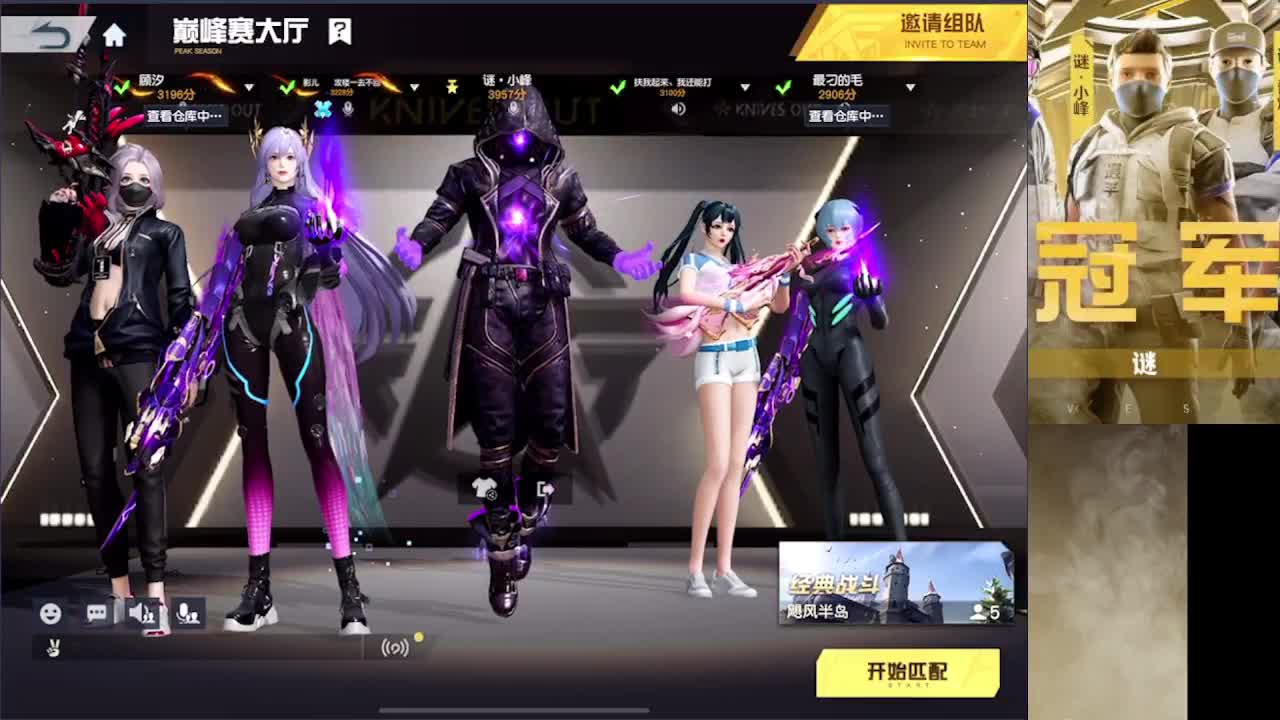Click the question mark beside the hall title
This screenshot has height=720, width=1280.
pyautogui.click(x=337, y=31)
